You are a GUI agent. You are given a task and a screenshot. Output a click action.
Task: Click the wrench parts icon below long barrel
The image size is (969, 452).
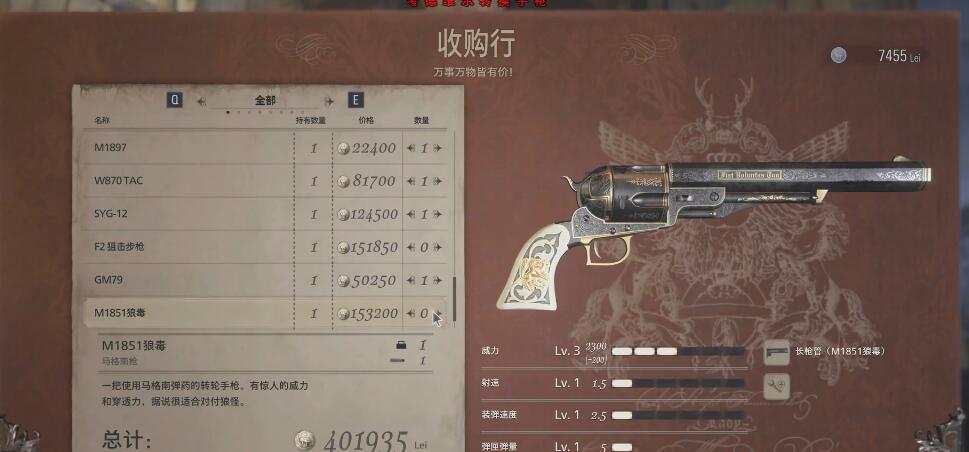click(x=776, y=386)
